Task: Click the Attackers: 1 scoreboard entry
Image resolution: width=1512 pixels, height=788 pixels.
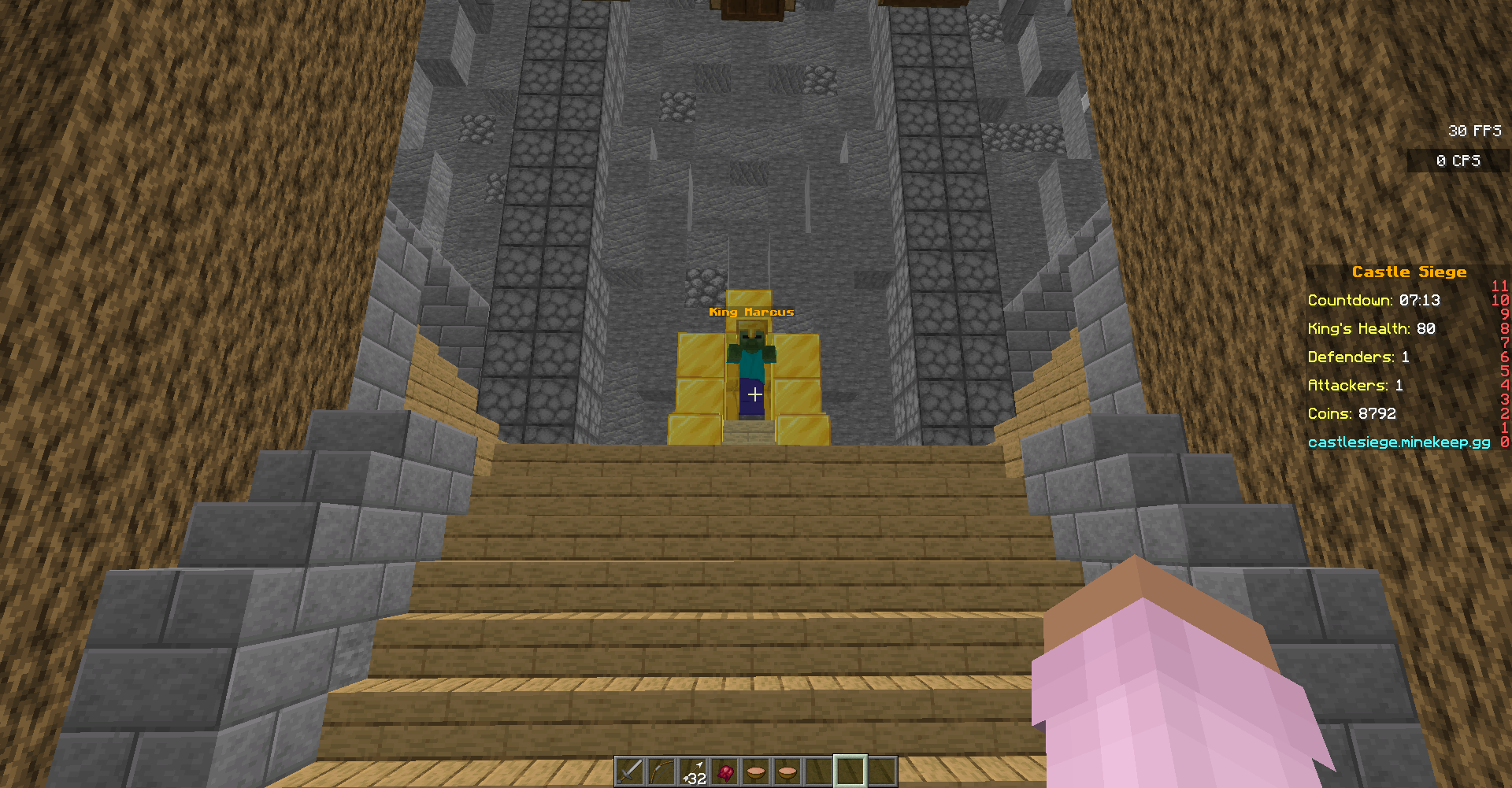Action: coord(1357,385)
